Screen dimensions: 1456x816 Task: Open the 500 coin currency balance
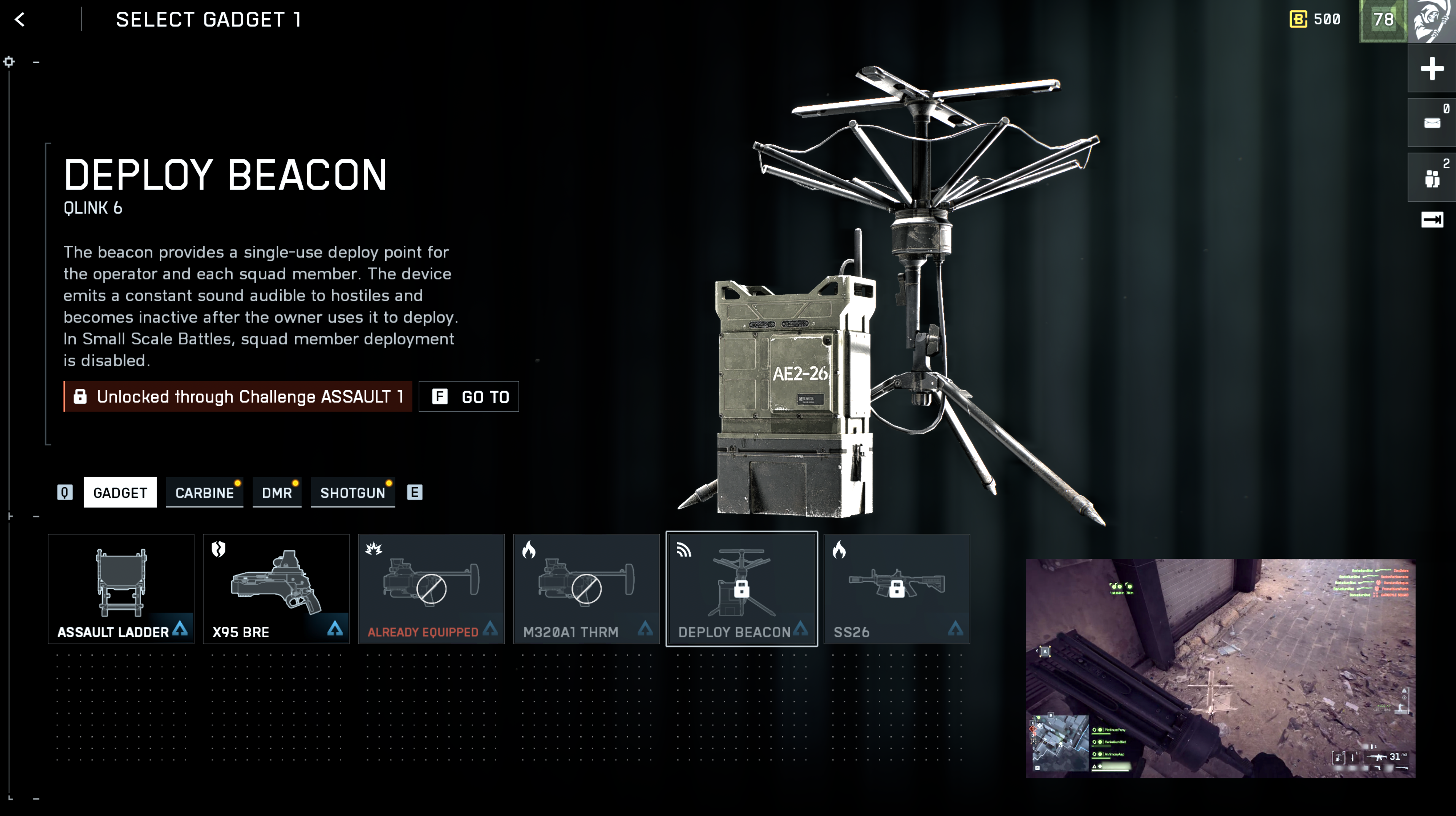[1315, 20]
